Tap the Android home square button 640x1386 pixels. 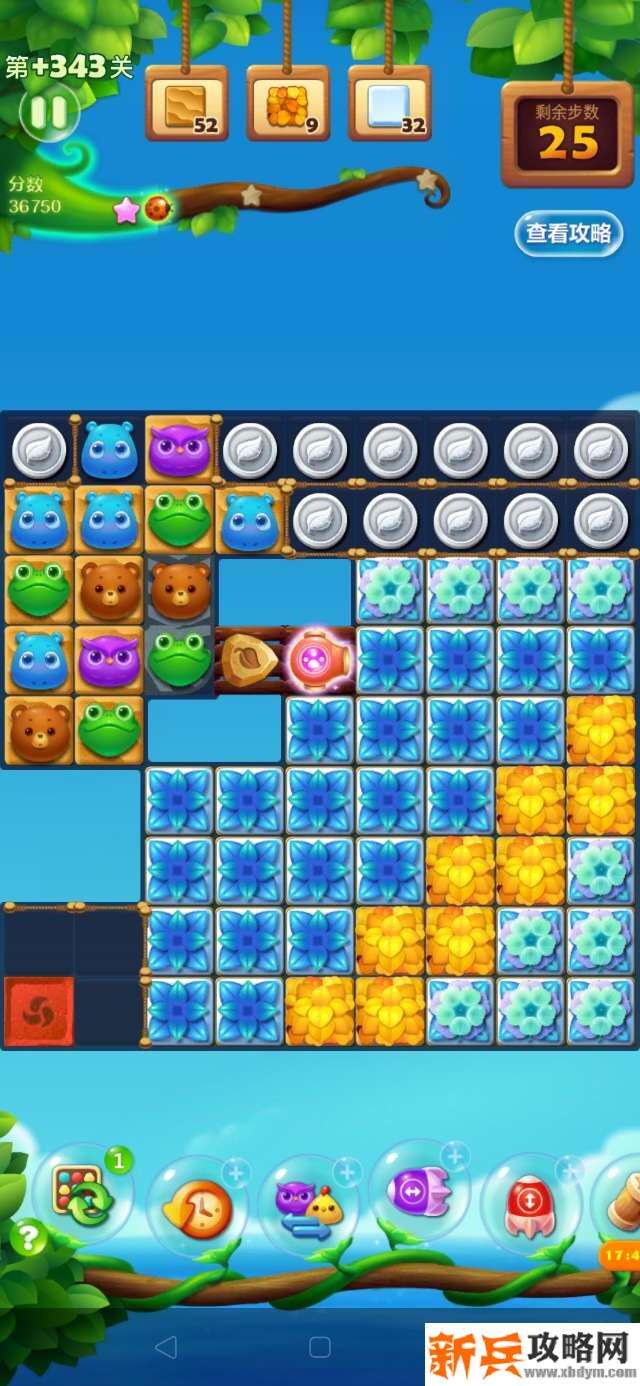coord(320,1347)
